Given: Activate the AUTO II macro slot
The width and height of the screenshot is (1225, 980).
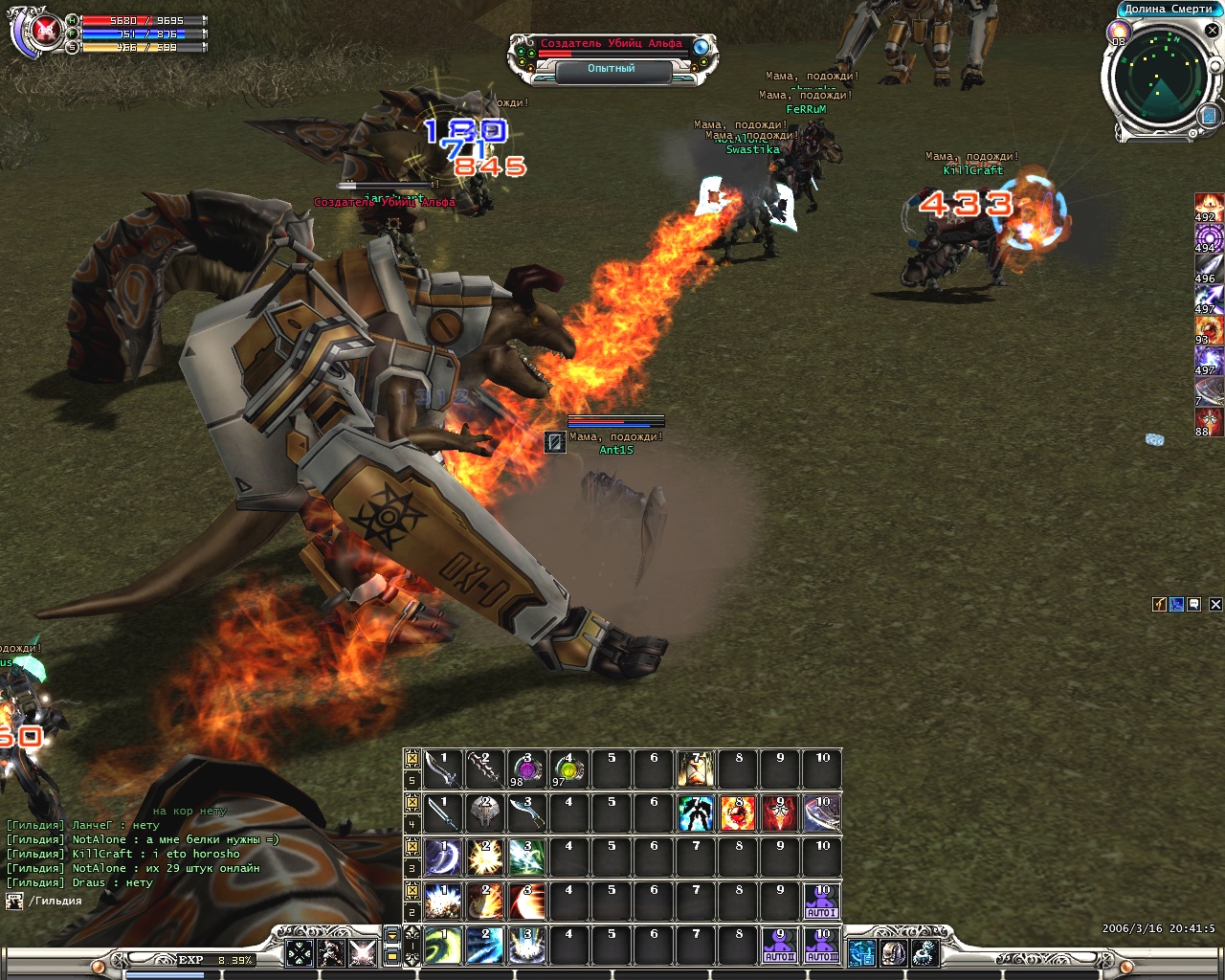Looking at the screenshot, I should (780, 946).
